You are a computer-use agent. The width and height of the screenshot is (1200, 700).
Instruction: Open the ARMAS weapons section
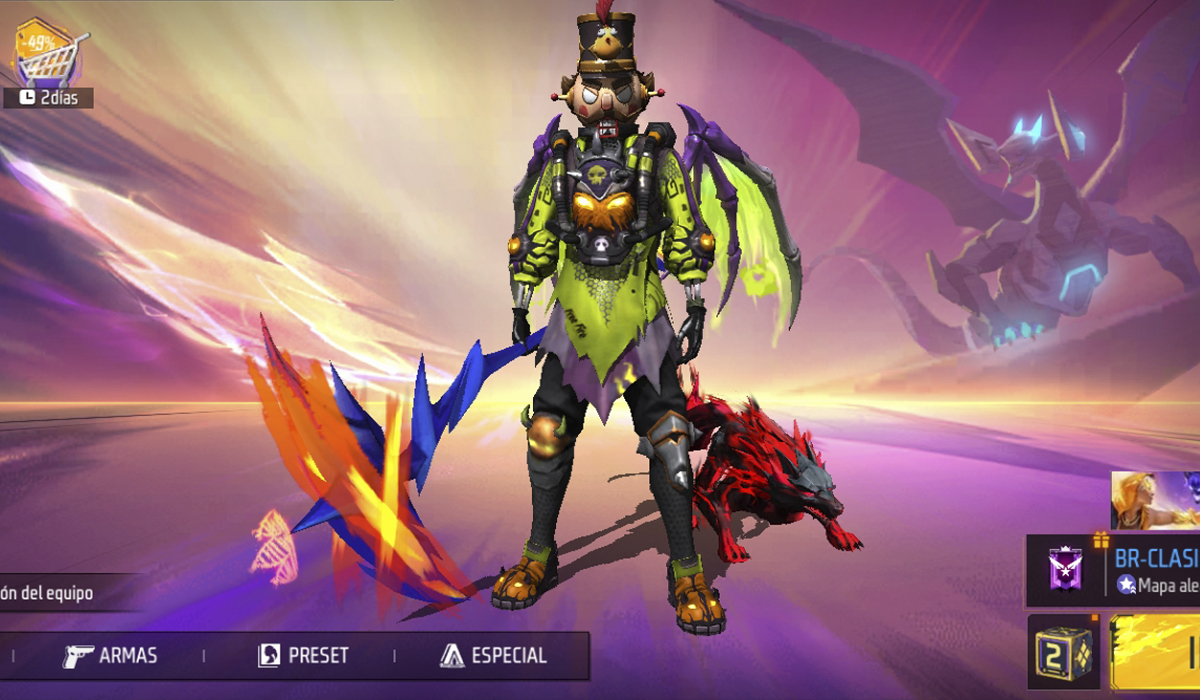click(x=110, y=656)
